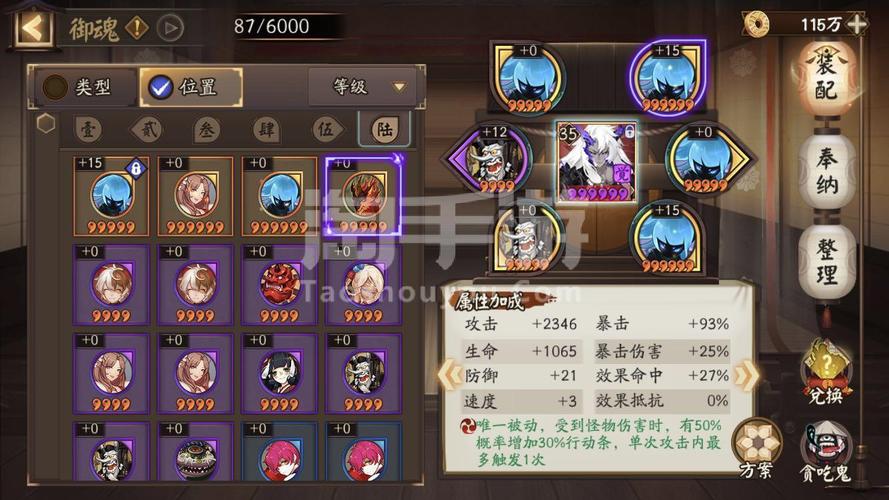Screen dimensions: 889x500
Task: Show next attribute page with right arrow
Action: (x=745, y=375)
